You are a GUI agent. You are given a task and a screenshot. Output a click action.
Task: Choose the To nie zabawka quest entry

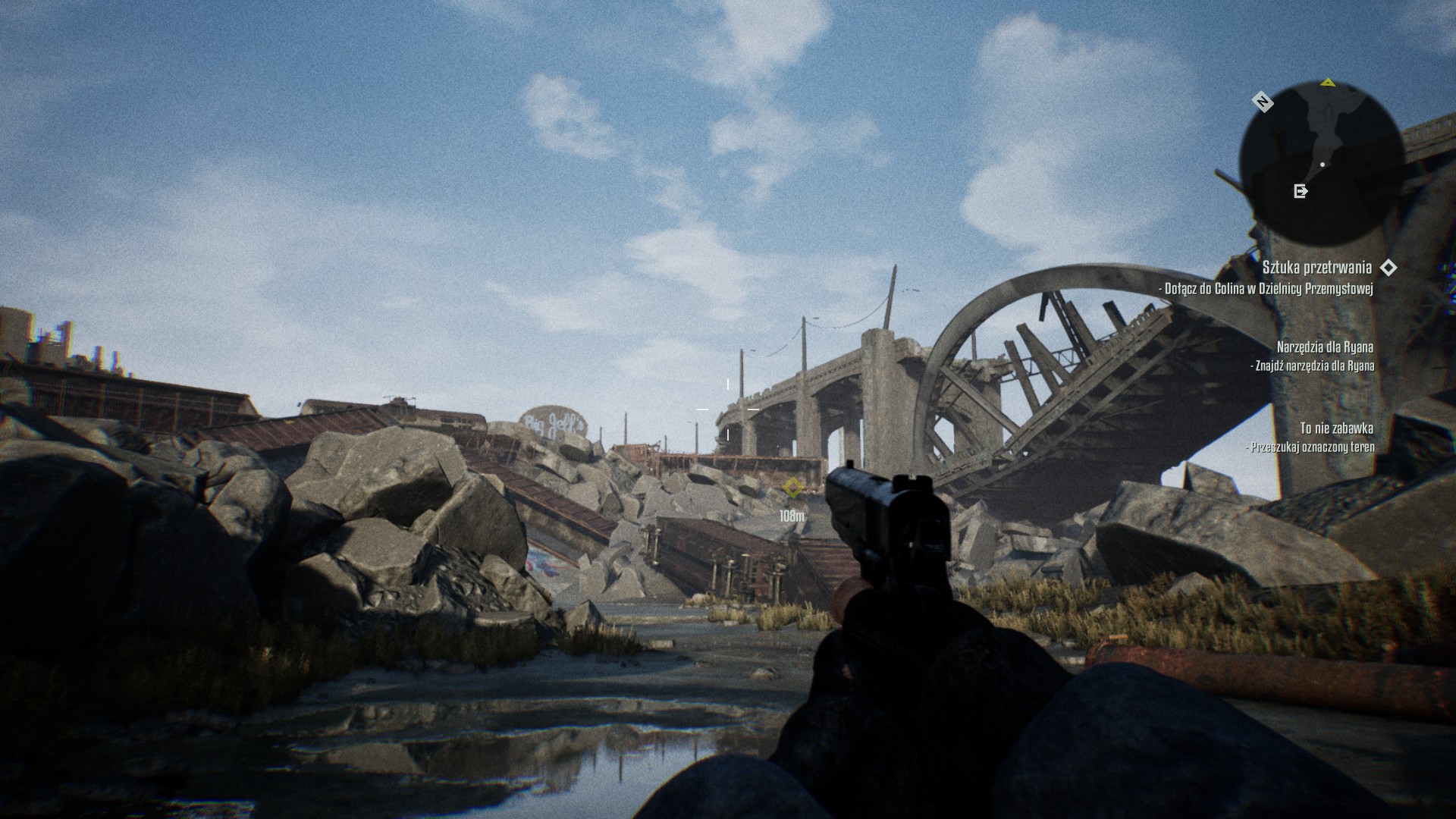pos(1336,428)
